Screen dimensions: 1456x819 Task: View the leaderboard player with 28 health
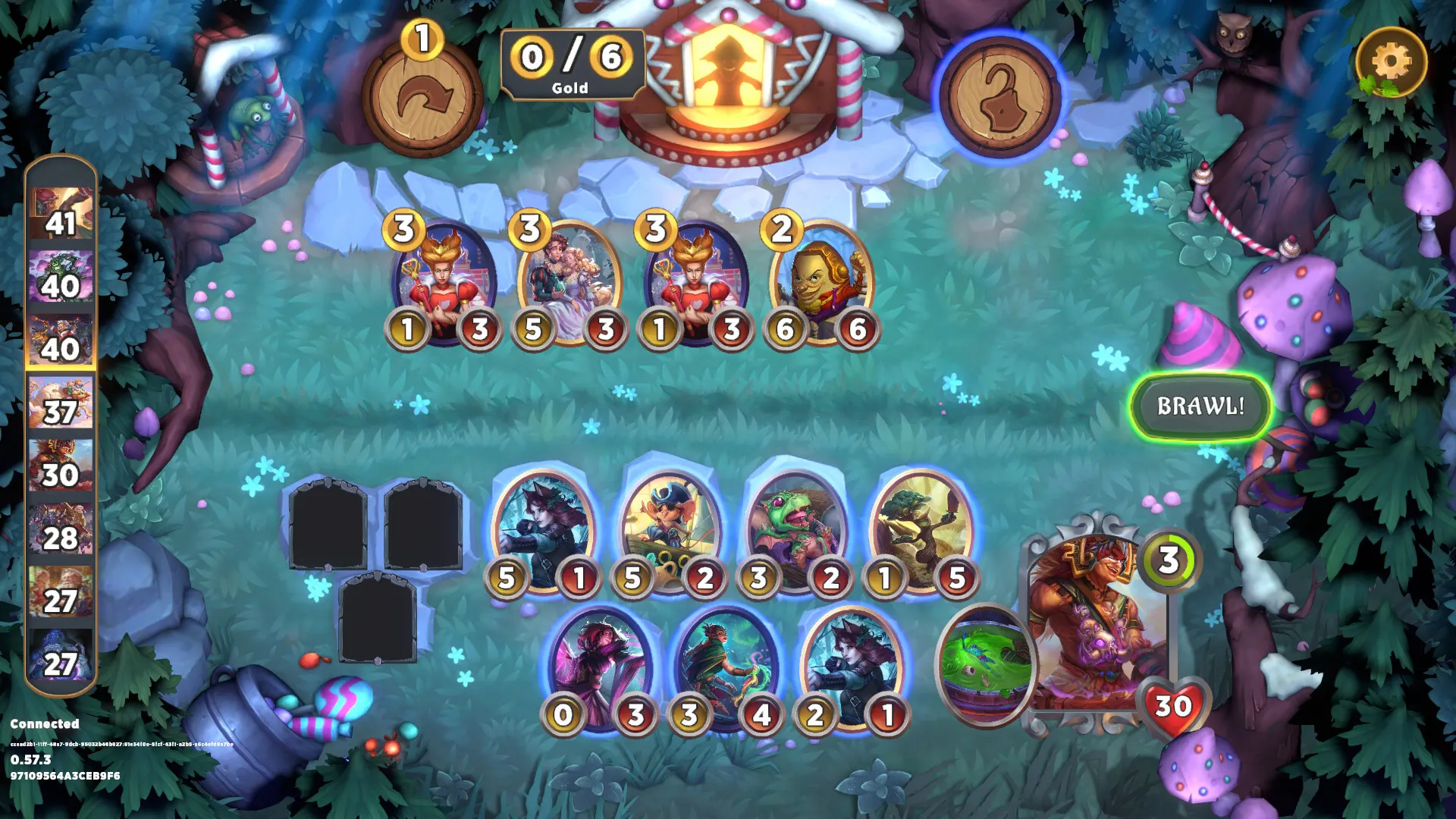coord(61,529)
